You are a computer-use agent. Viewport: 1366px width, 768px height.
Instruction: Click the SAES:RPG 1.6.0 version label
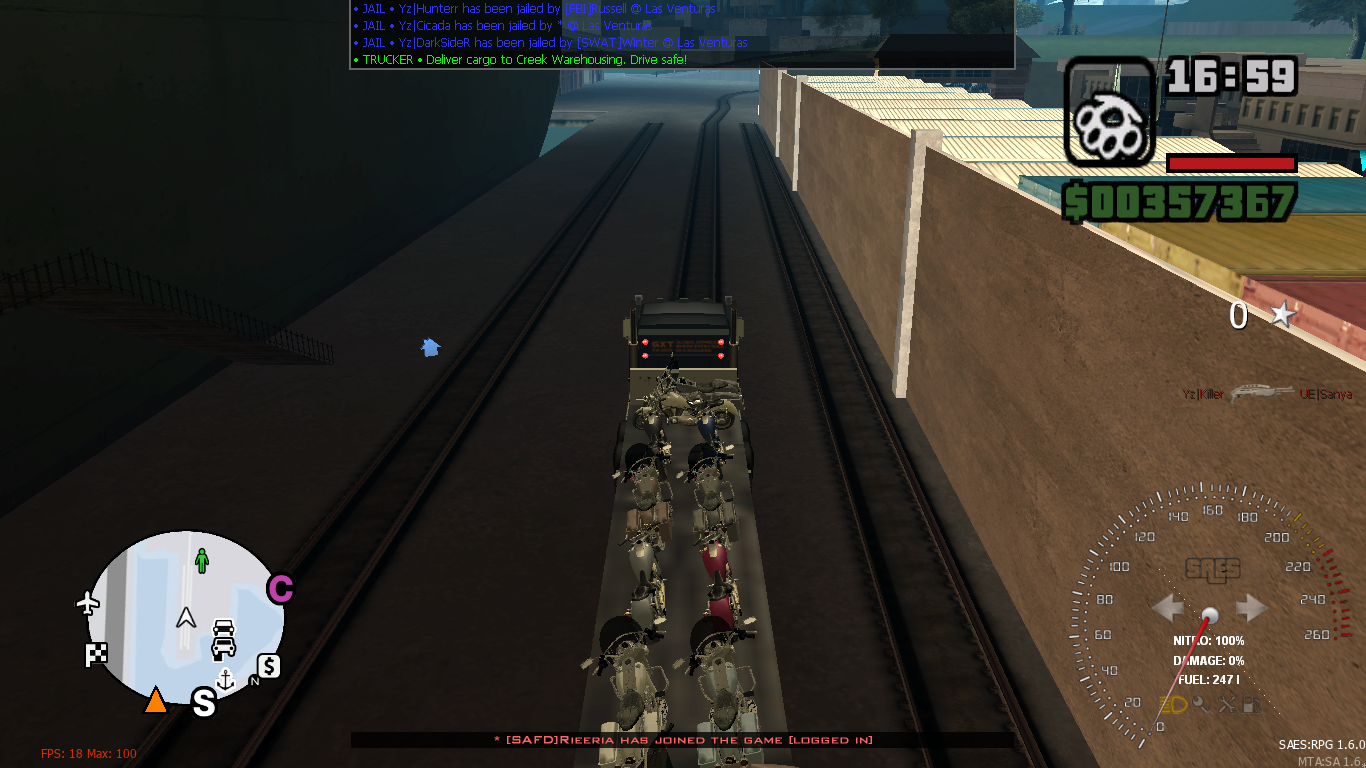click(x=1319, y=744)
